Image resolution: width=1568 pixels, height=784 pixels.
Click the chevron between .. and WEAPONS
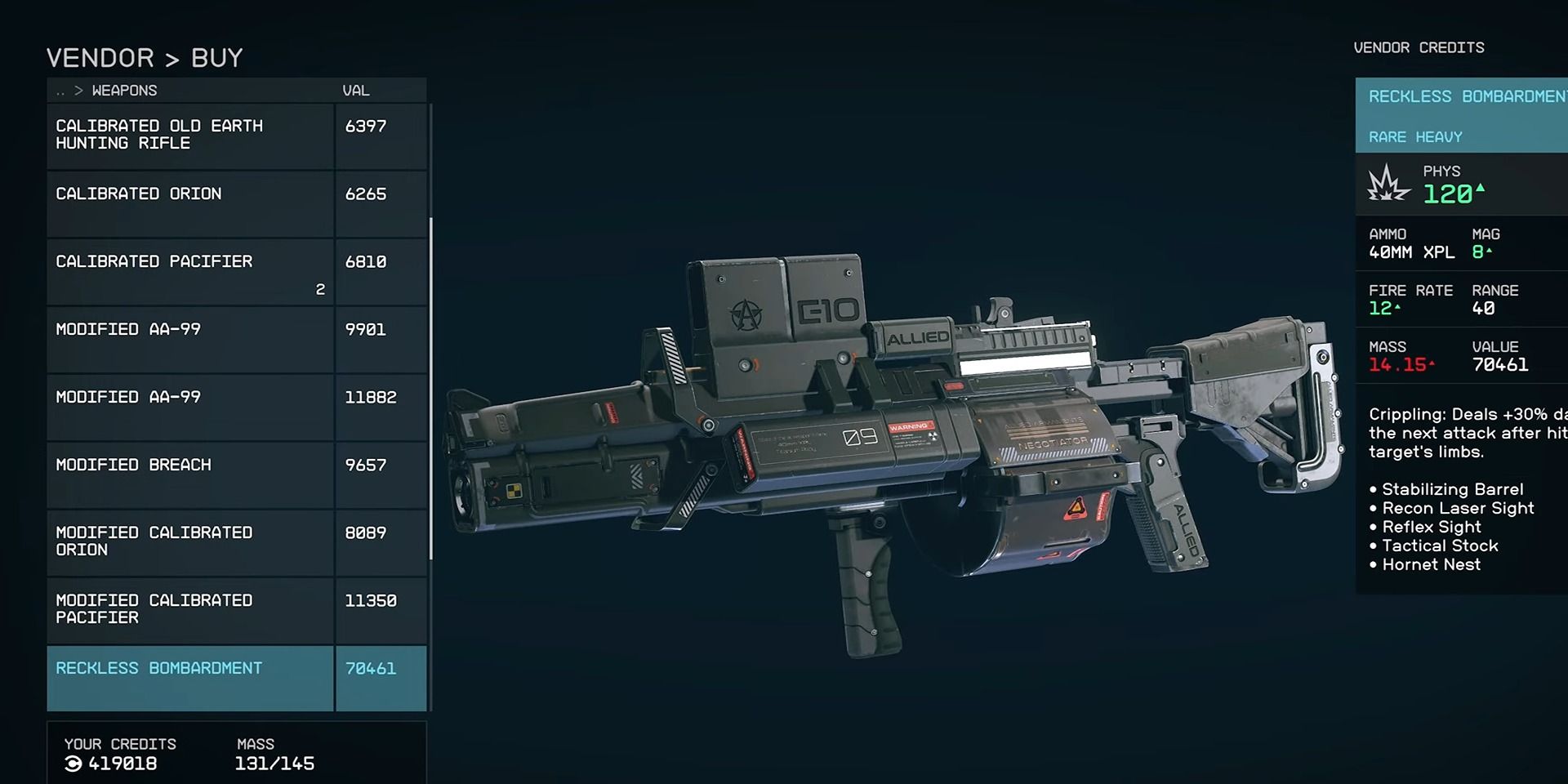pos(79,91)
